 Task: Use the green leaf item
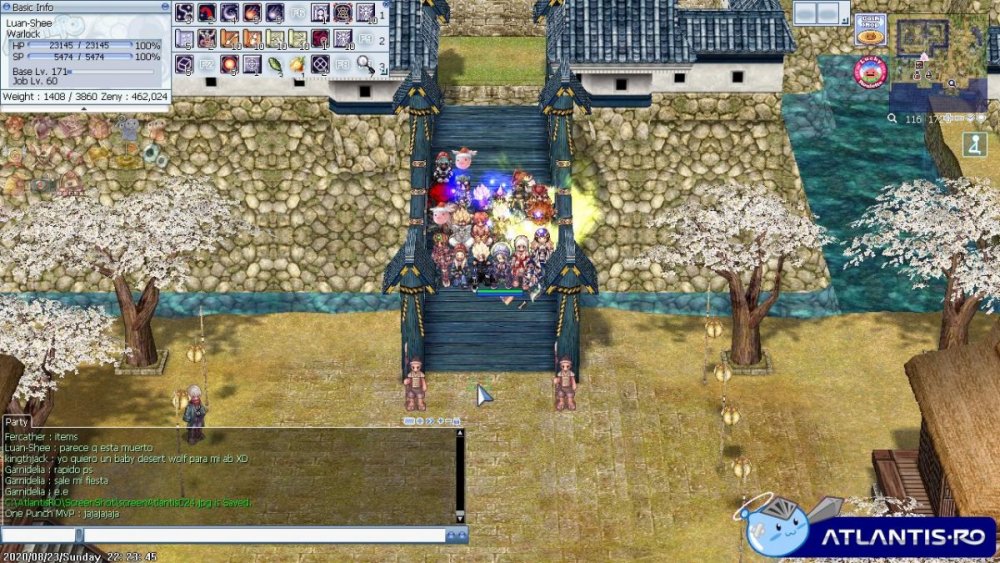(x=274, y=65)
